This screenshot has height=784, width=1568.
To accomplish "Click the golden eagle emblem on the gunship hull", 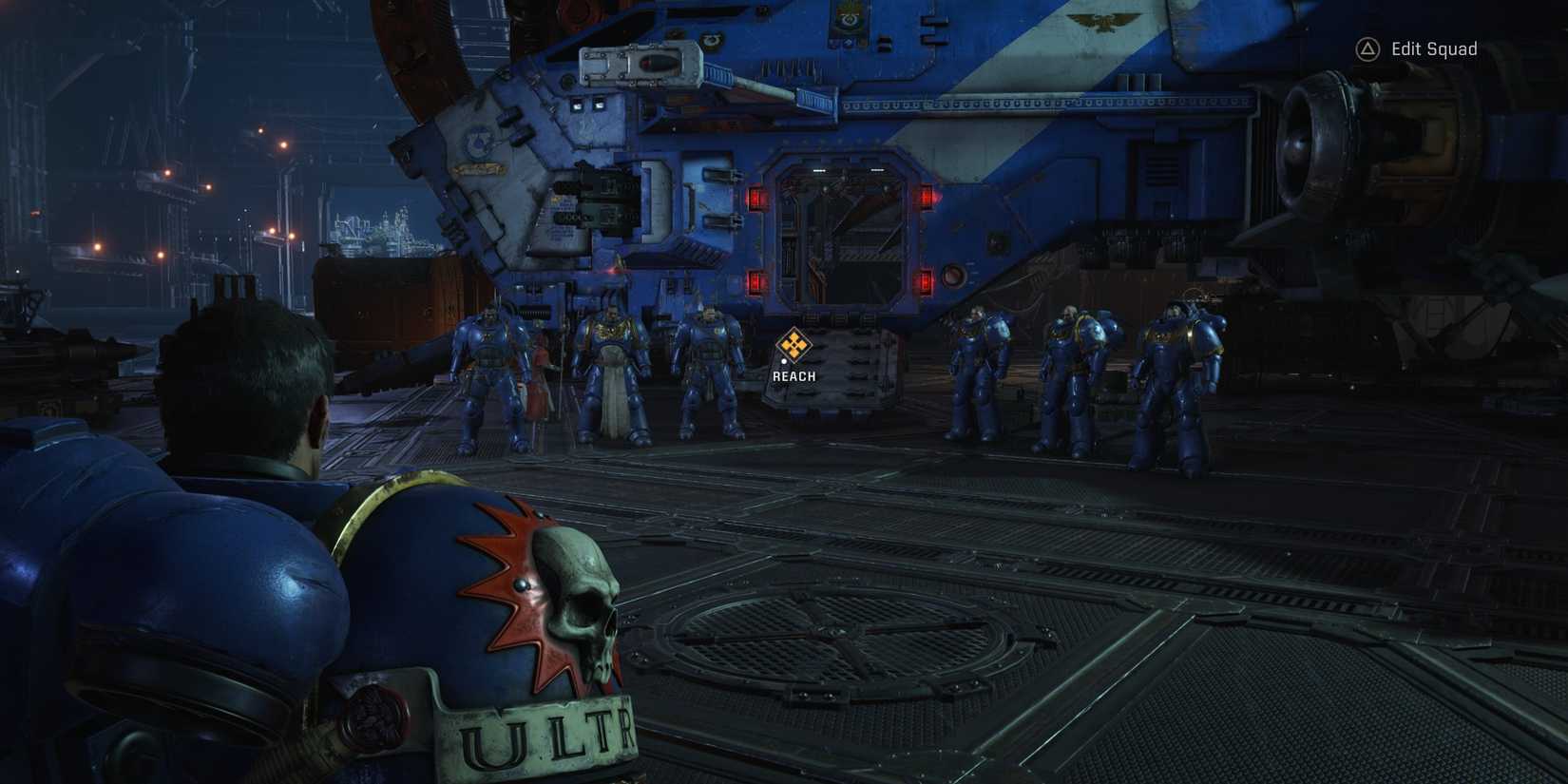I will [x=1105, y=20].
